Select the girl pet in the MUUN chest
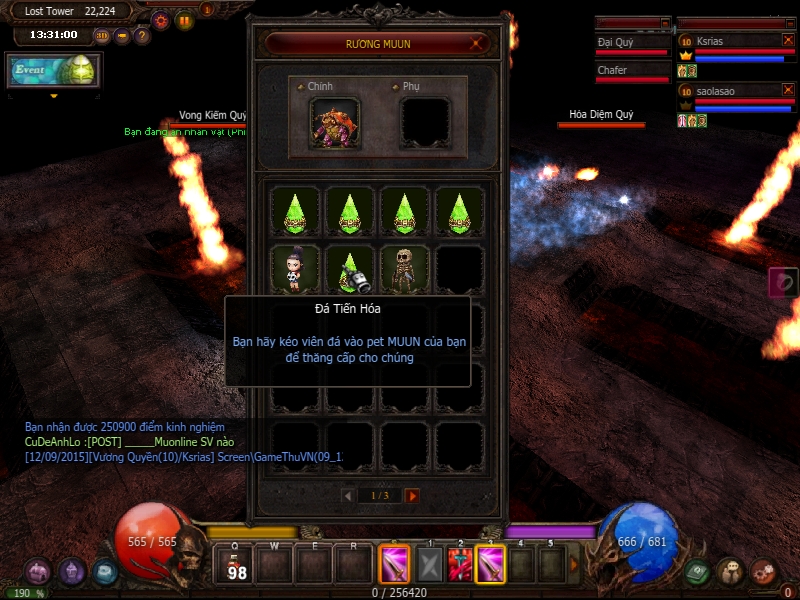 coord(294,269)
